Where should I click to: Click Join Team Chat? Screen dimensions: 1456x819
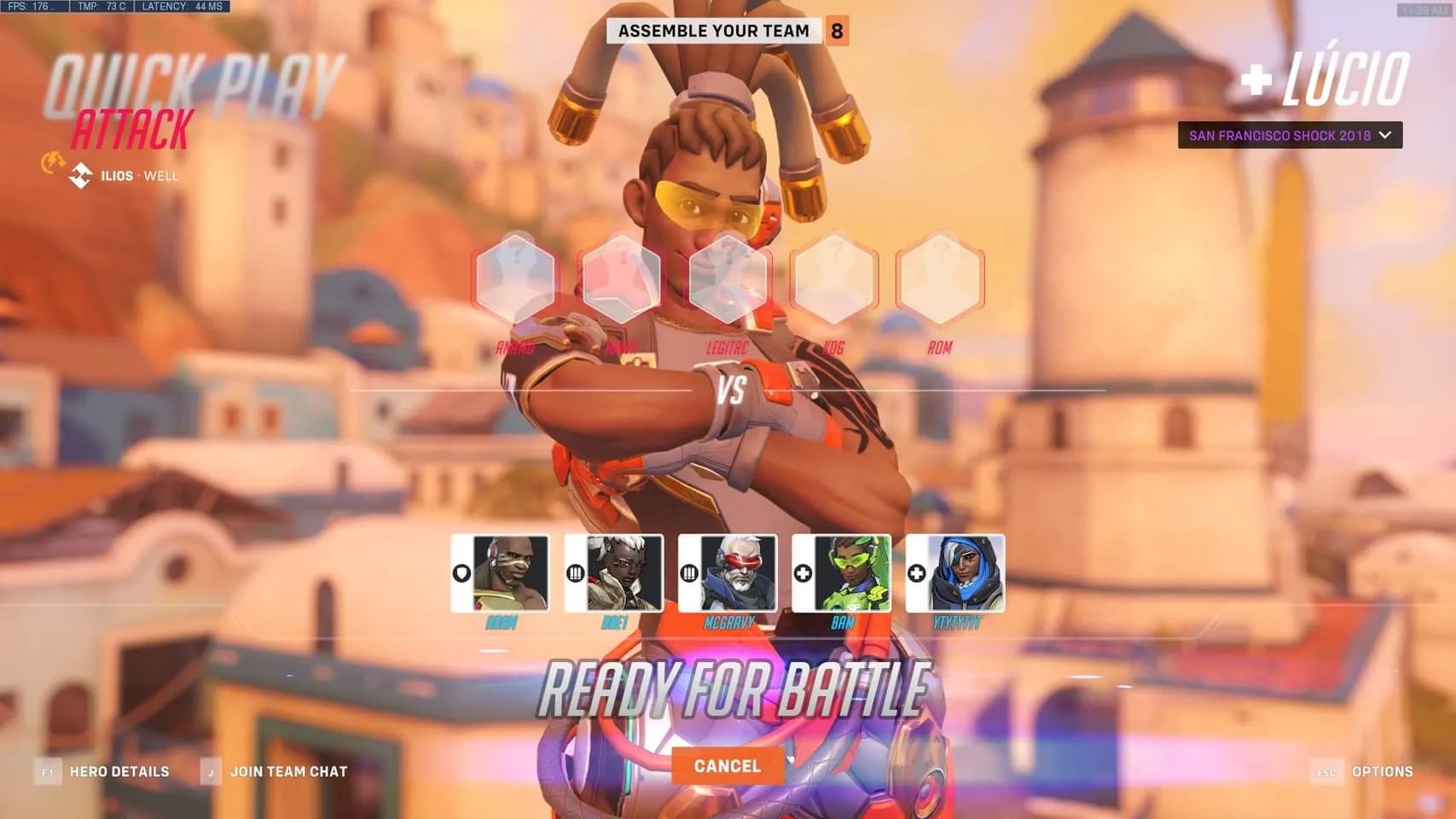[x=288, y=771]
